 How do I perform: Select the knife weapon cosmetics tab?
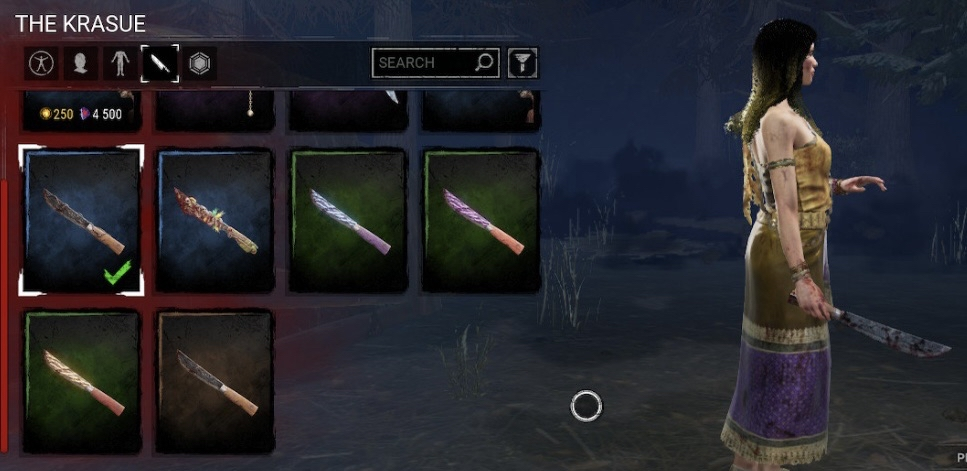click(x=160, y=64)
